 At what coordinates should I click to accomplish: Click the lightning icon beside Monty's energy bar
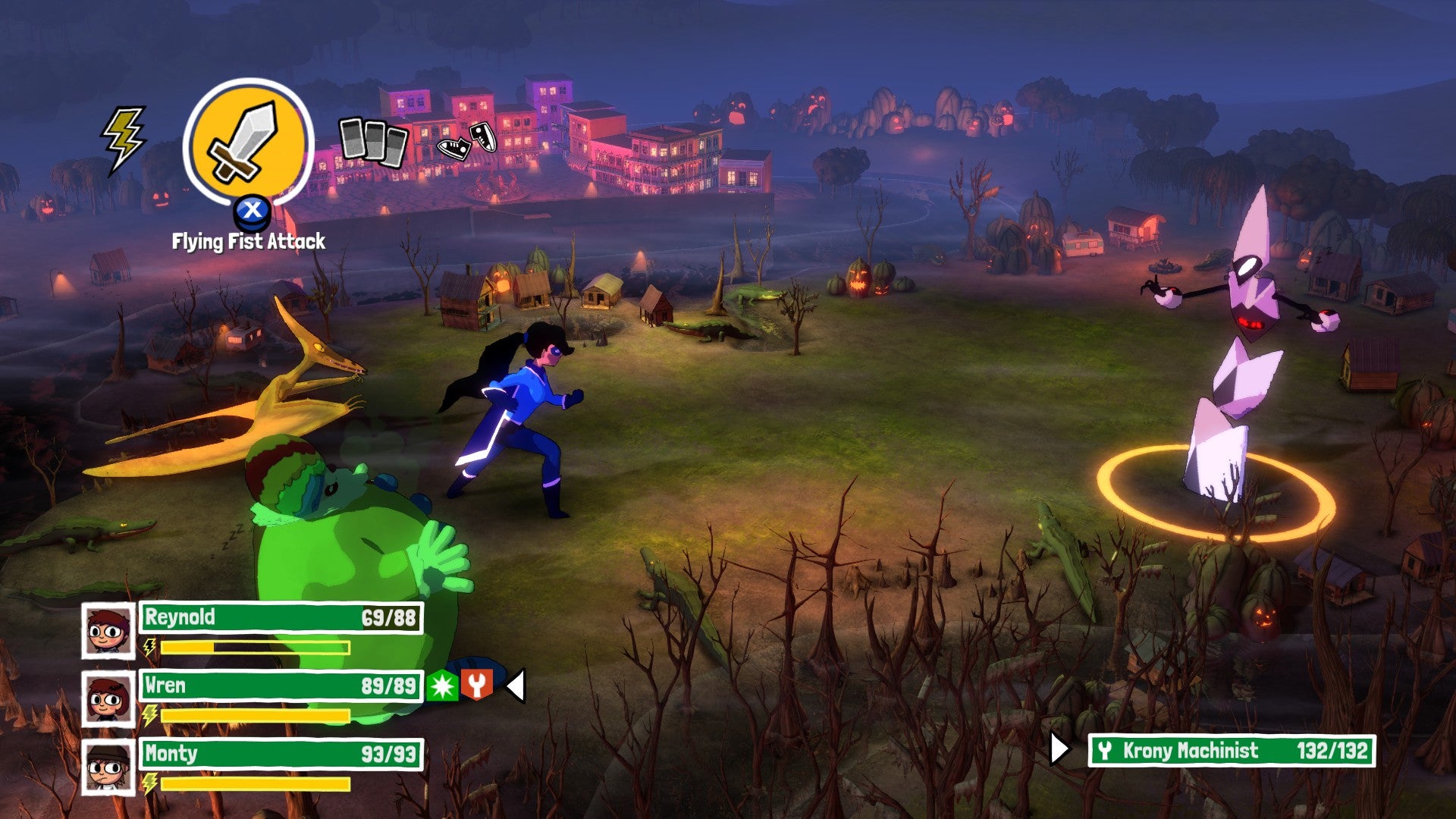tap(149, 785)
